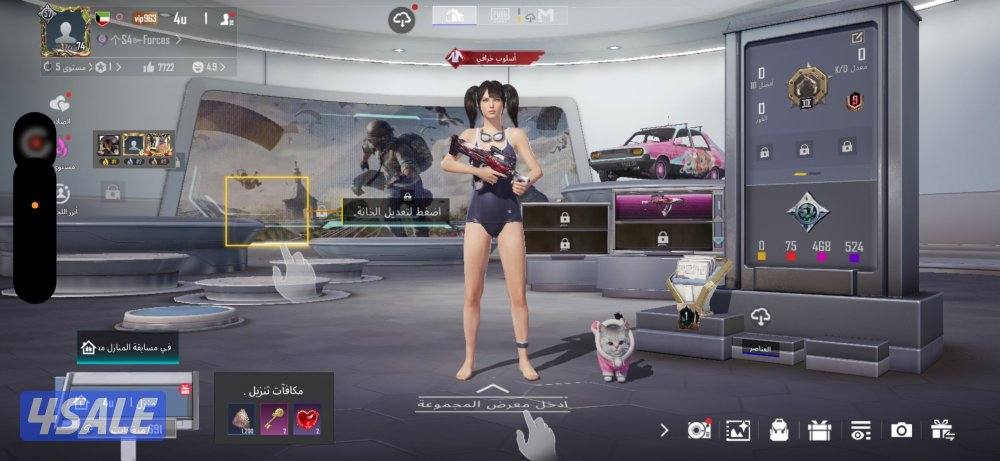Open the backpack inventory icon
This screenshot has width=1000, height=461.
click(x=779, y=430)
